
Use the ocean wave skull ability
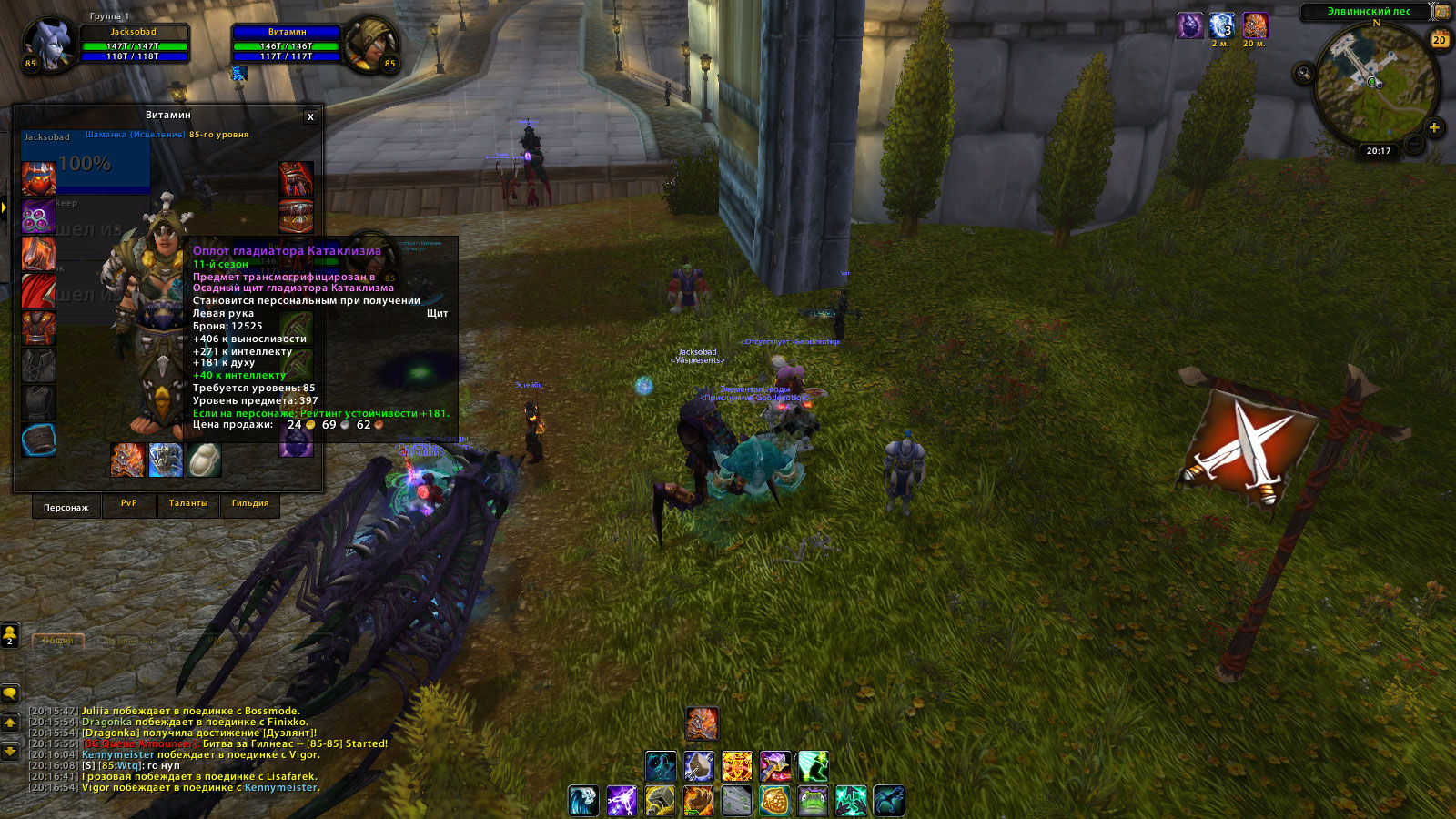coord(583,801)
